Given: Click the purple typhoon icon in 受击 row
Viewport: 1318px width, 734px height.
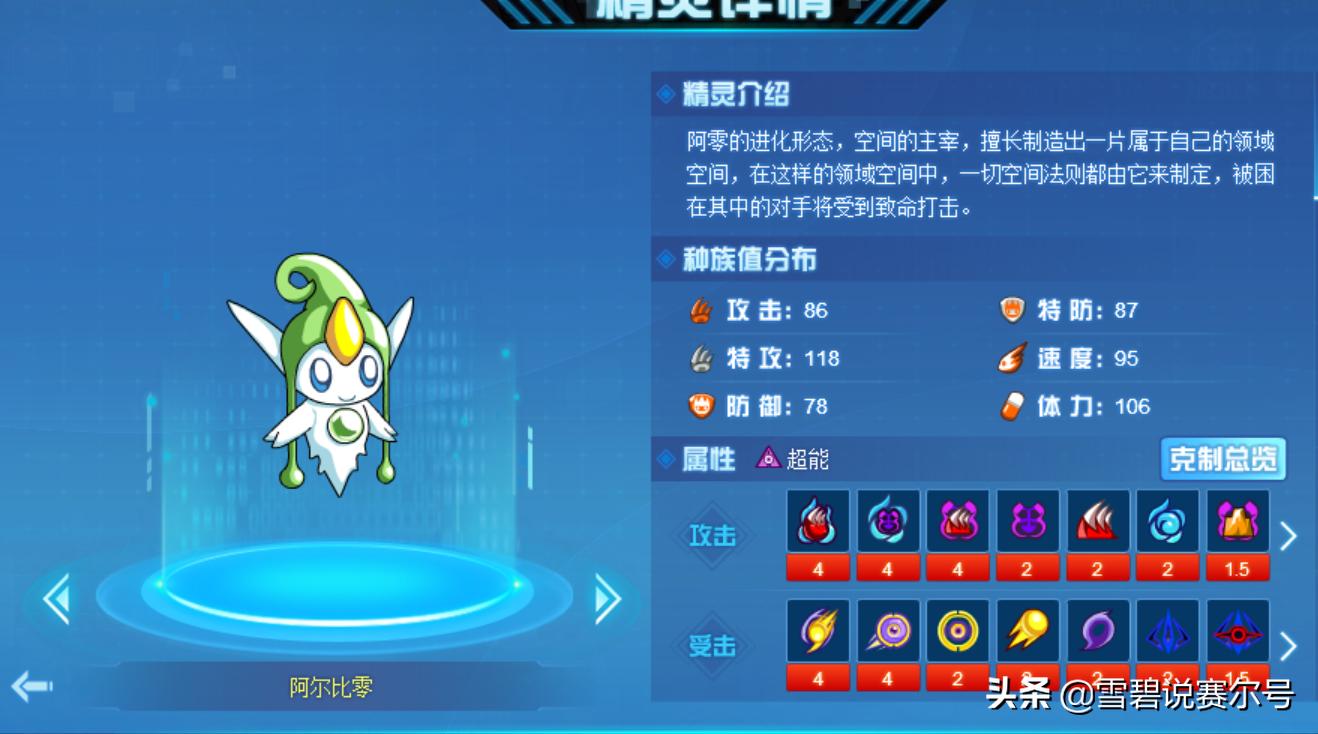Looking at the screenshot, I should (x=1097, y=630).
